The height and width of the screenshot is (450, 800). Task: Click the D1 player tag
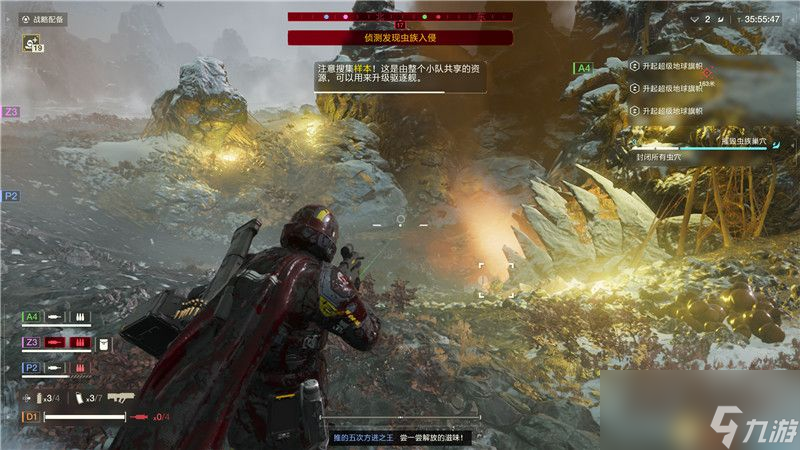click(32, 416)
